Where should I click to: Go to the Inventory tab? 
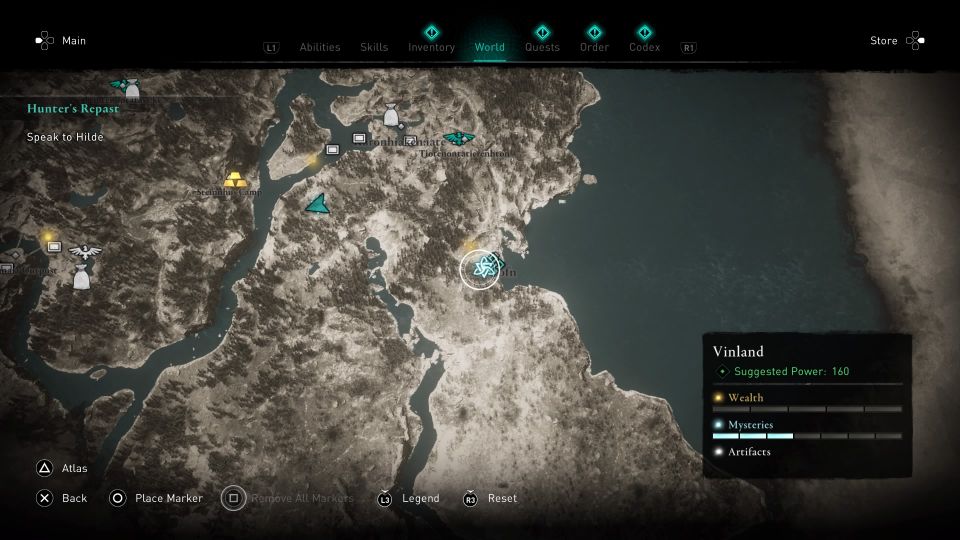(431, 47)
